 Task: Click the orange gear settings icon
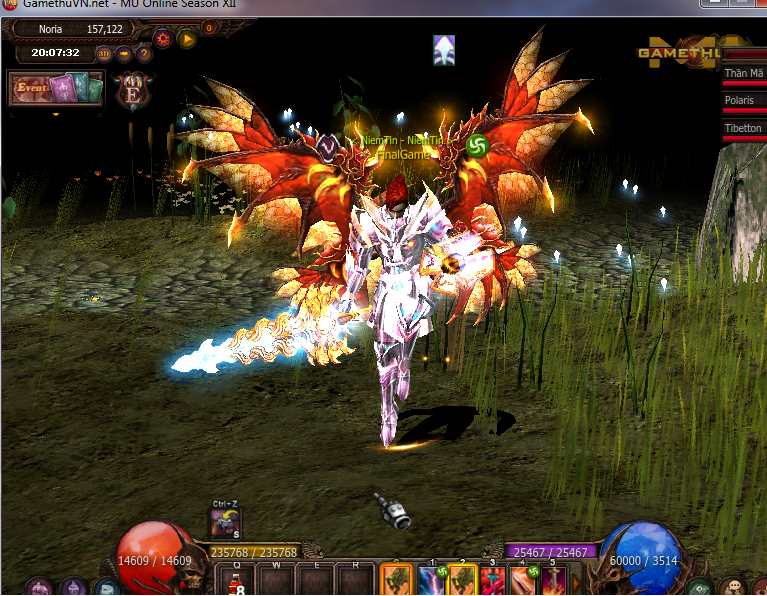163,39
